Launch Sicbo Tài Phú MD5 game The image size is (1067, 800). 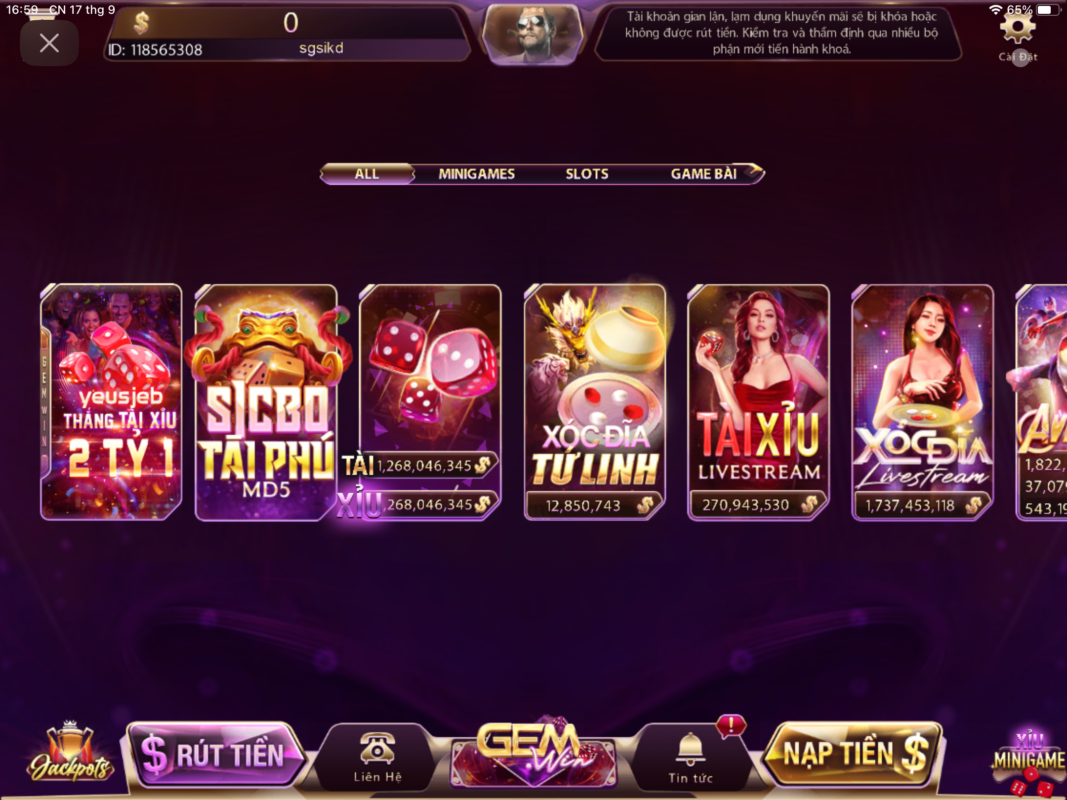tap(265, 402)
